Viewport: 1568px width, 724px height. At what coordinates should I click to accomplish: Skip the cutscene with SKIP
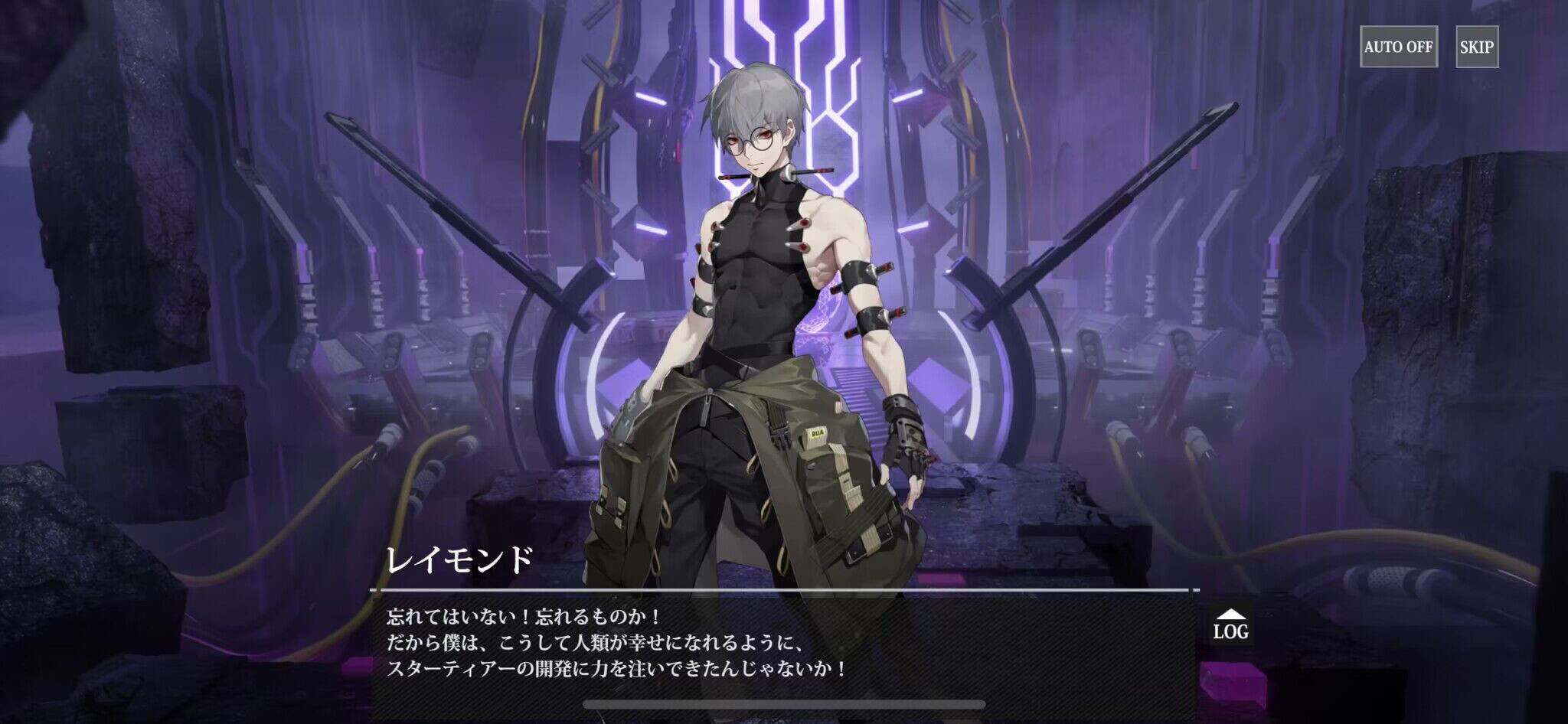tap(1476, 47)
